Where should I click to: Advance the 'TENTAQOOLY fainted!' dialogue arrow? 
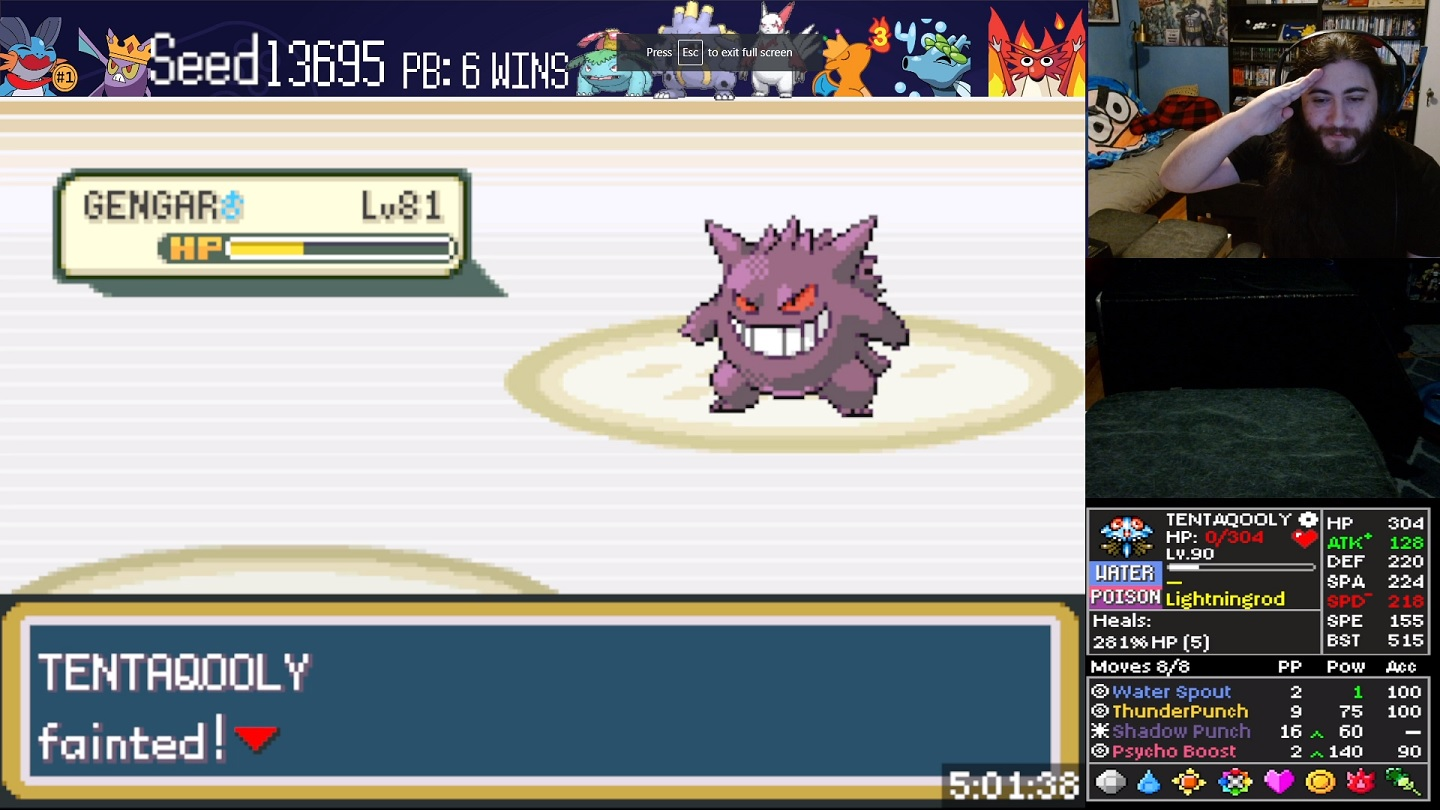tap(256, 739)
